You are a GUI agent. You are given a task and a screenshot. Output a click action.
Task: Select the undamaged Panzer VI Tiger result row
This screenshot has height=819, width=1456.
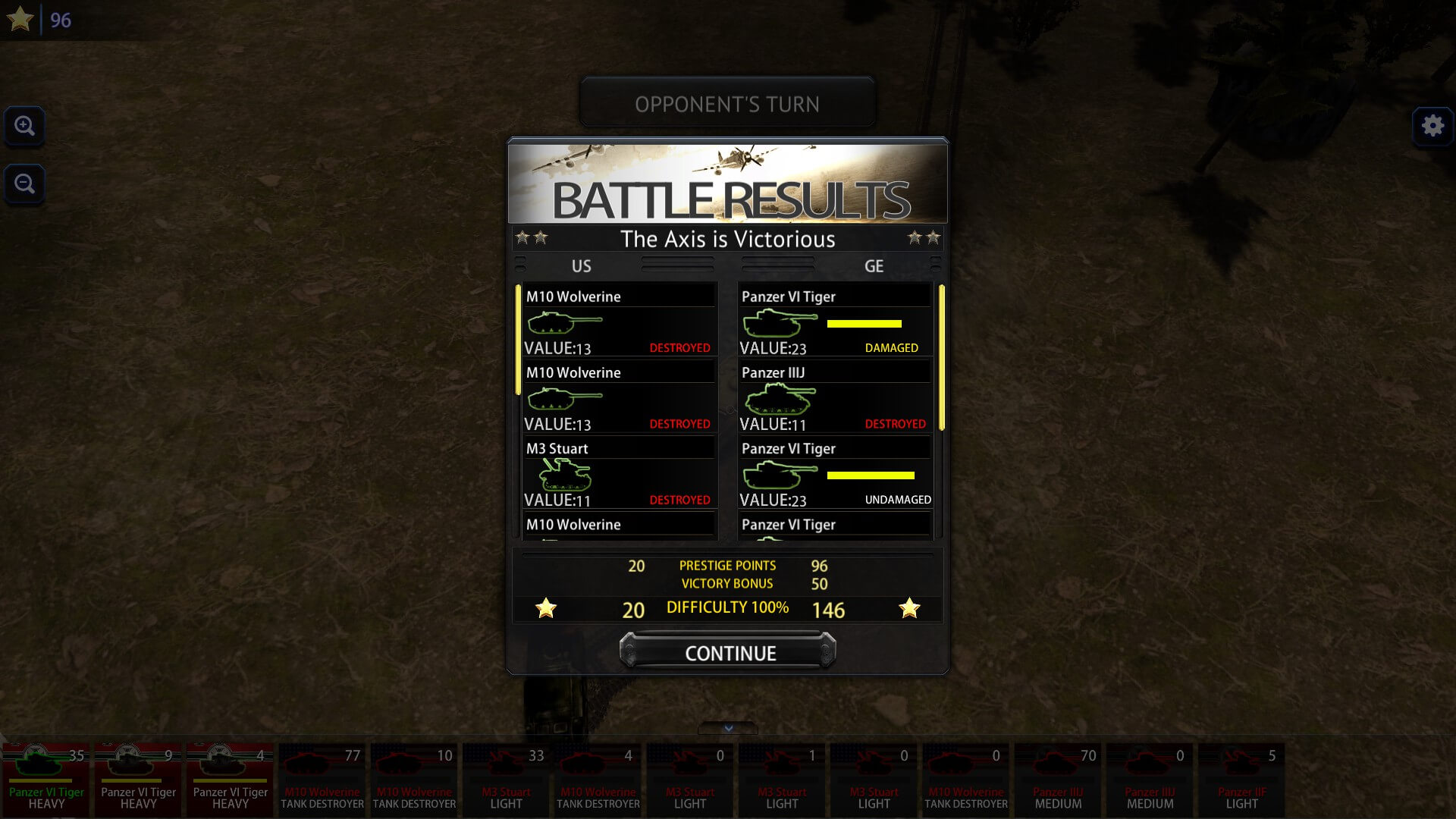(x=834, y=472)
